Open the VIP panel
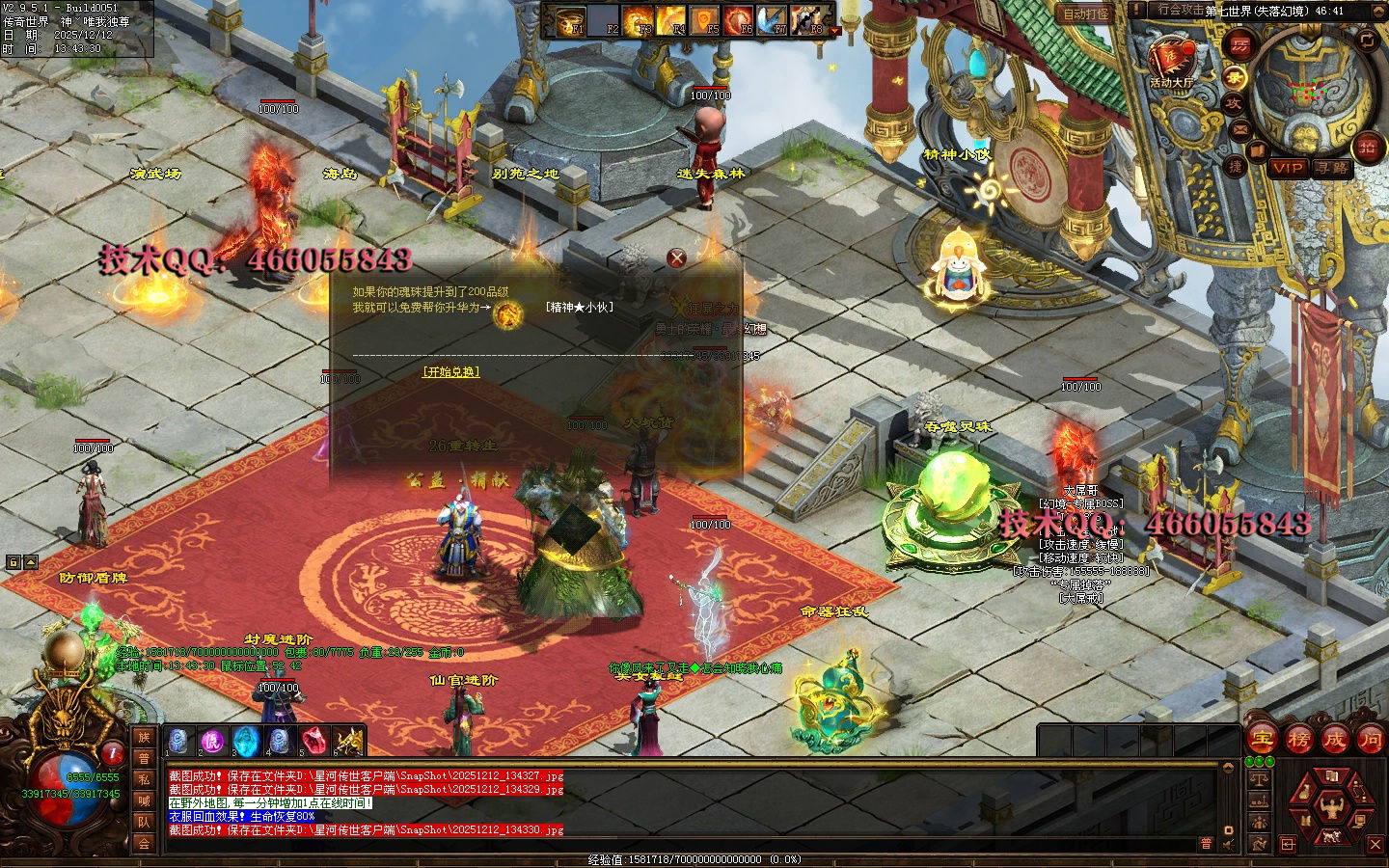 pyautogui.click(x=1288, y=168)
